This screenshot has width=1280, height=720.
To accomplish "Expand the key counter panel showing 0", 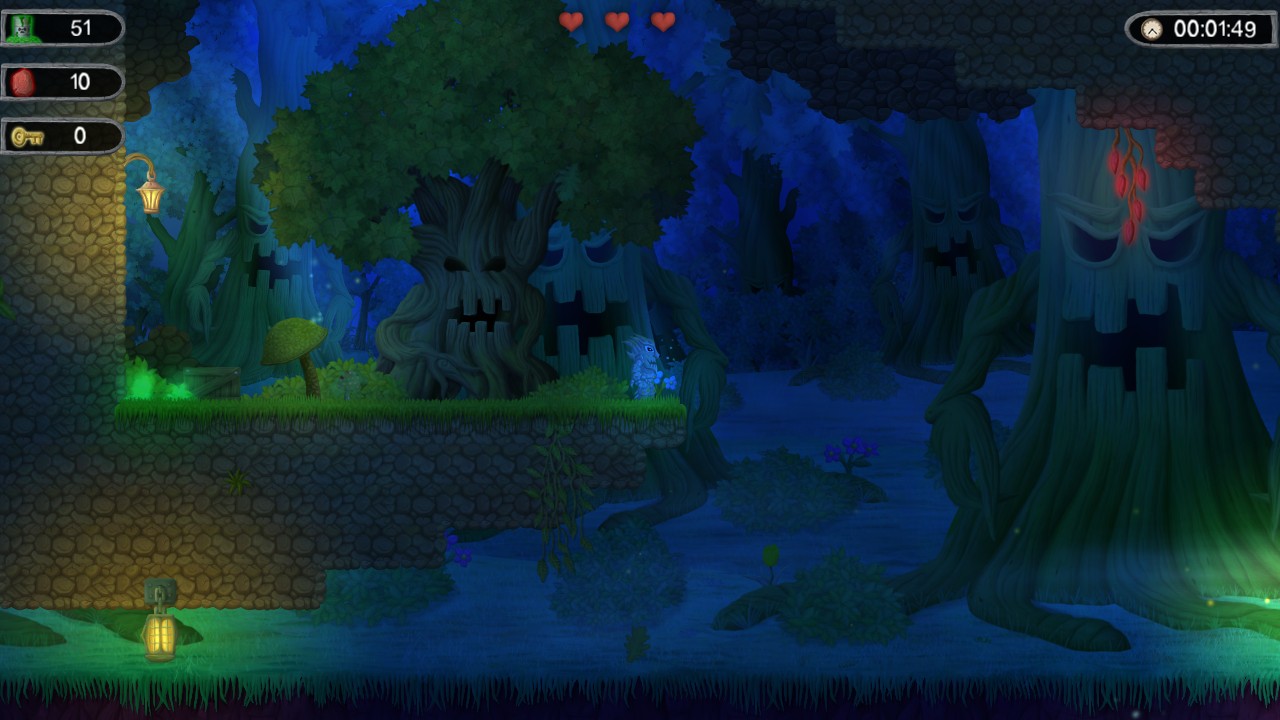I will [62, 136].
